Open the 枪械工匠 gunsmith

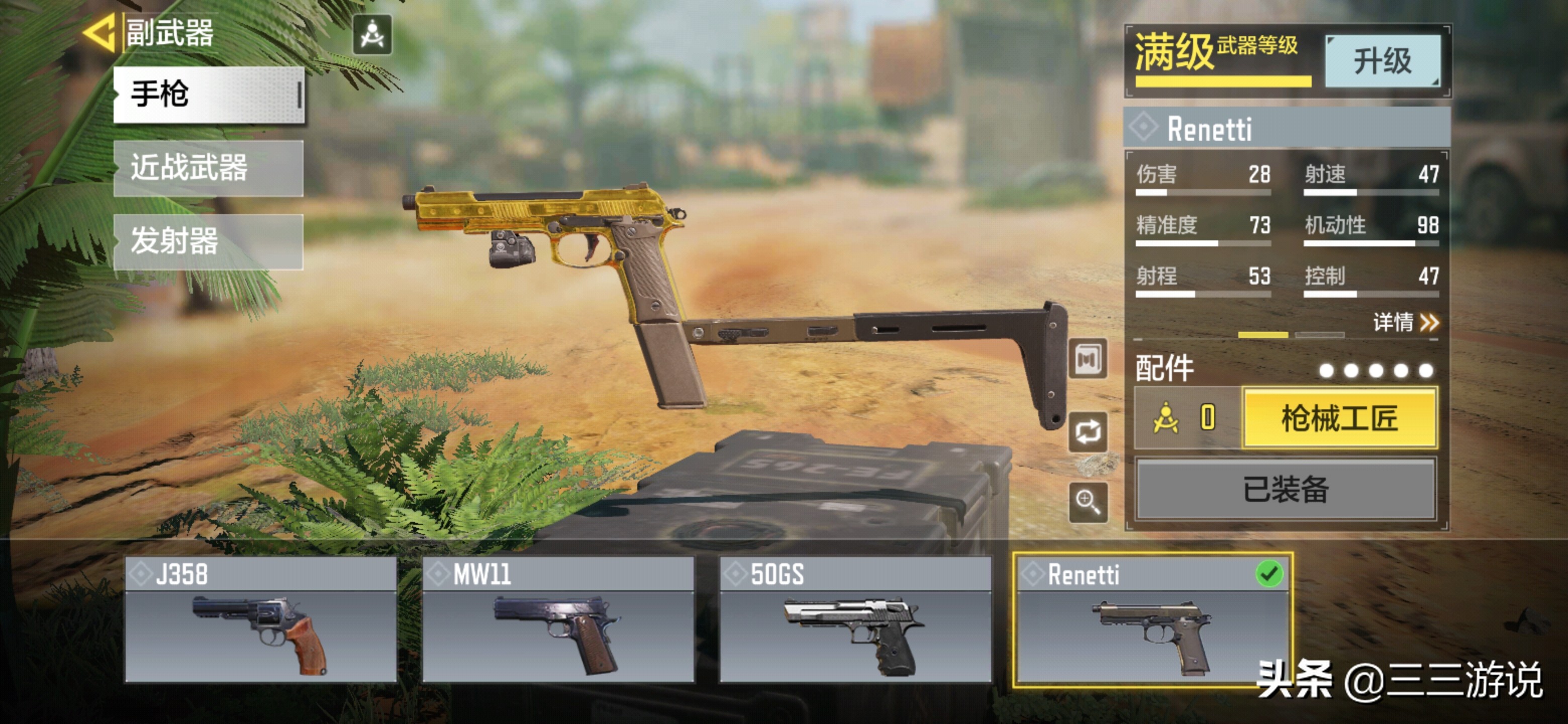pyautogui.click(x=1339, y=418)
